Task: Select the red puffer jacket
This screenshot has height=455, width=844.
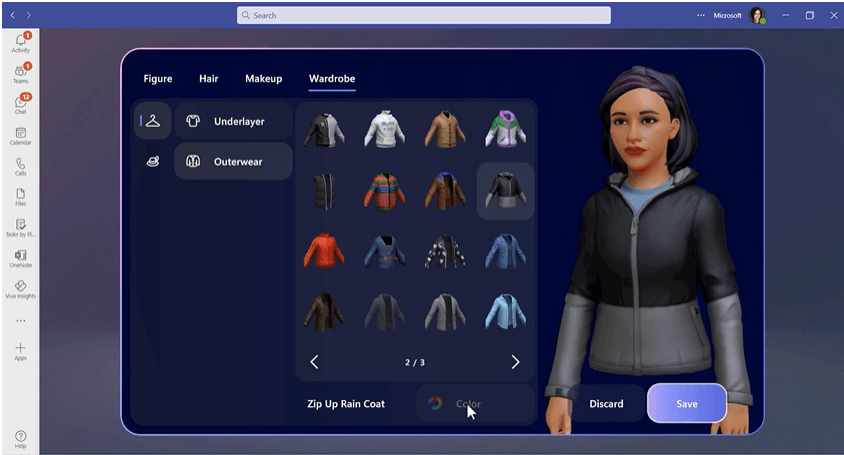Action: [x=323, y=251]
